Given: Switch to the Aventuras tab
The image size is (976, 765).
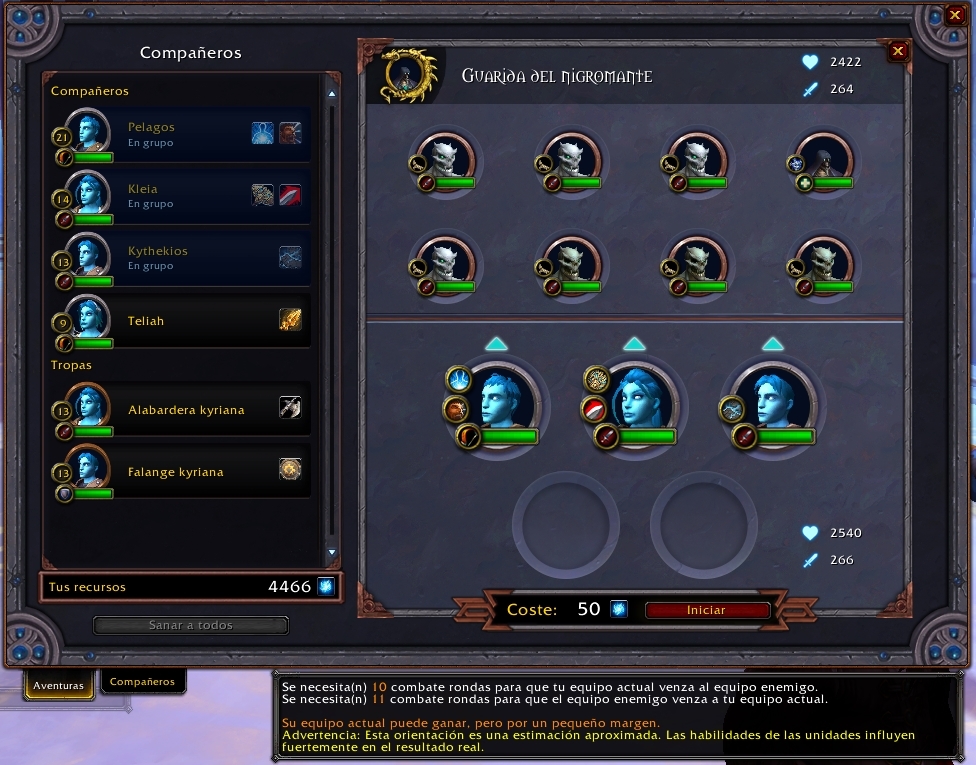Looking at the screenshot, I should click(59, 686).
